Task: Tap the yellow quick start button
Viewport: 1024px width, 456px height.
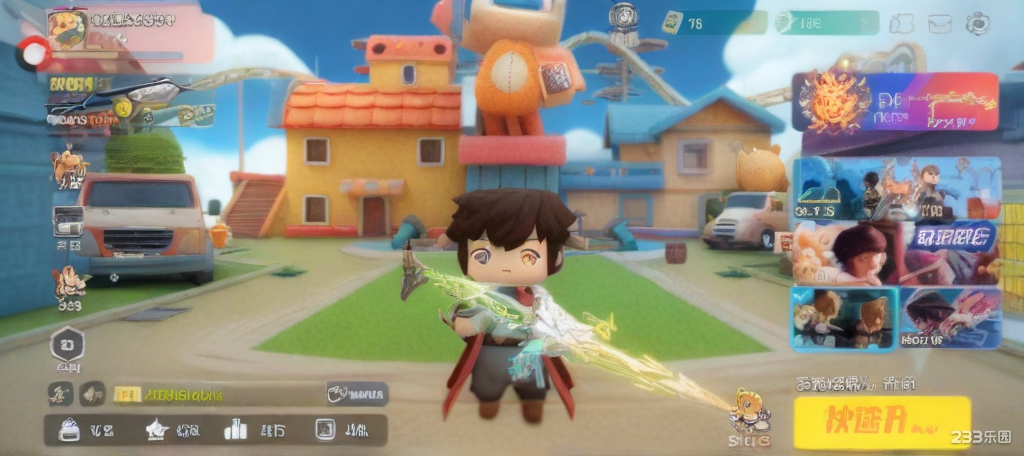Action: [x=882, y=421]
